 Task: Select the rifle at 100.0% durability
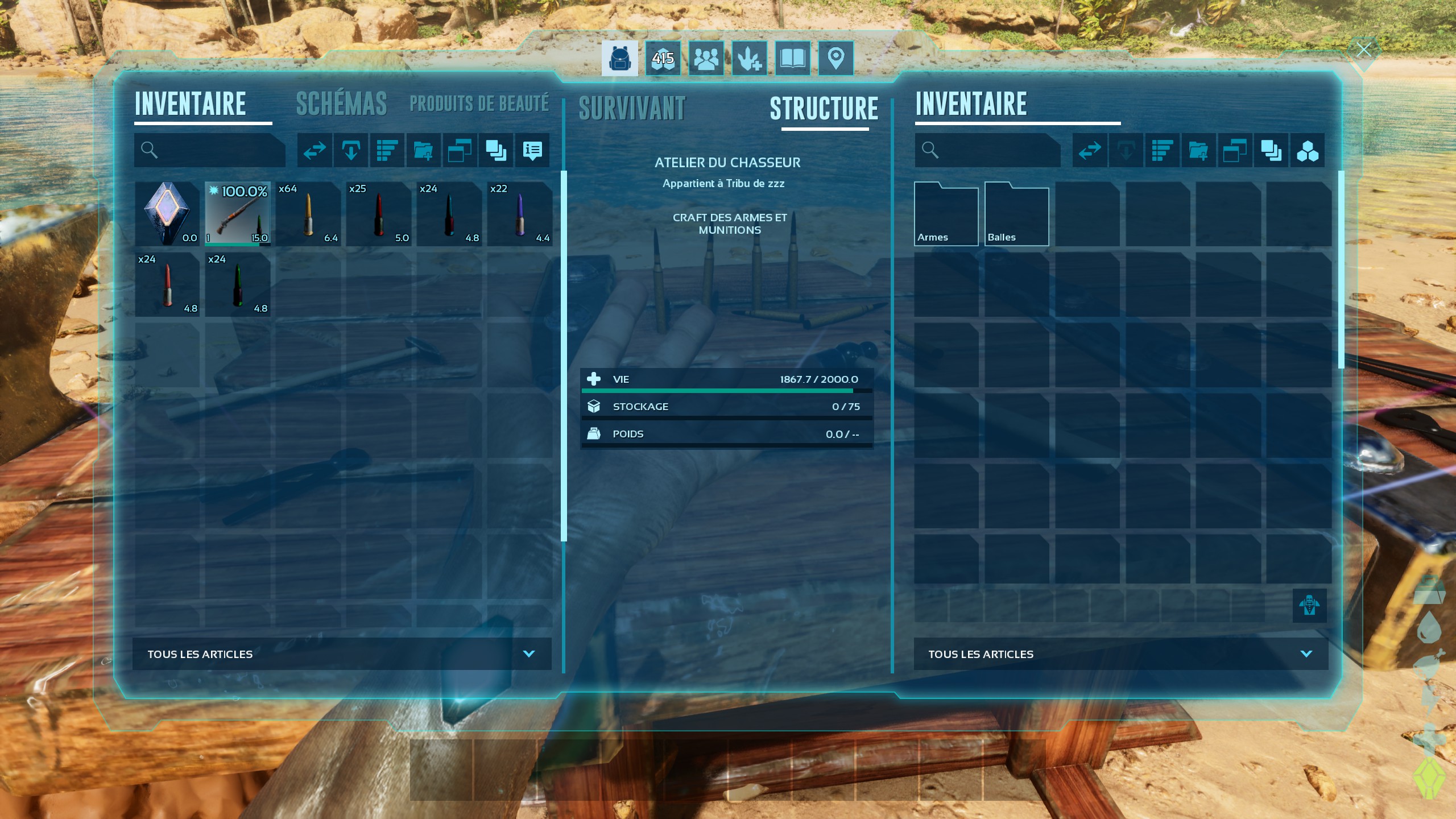tap(238, 214)
